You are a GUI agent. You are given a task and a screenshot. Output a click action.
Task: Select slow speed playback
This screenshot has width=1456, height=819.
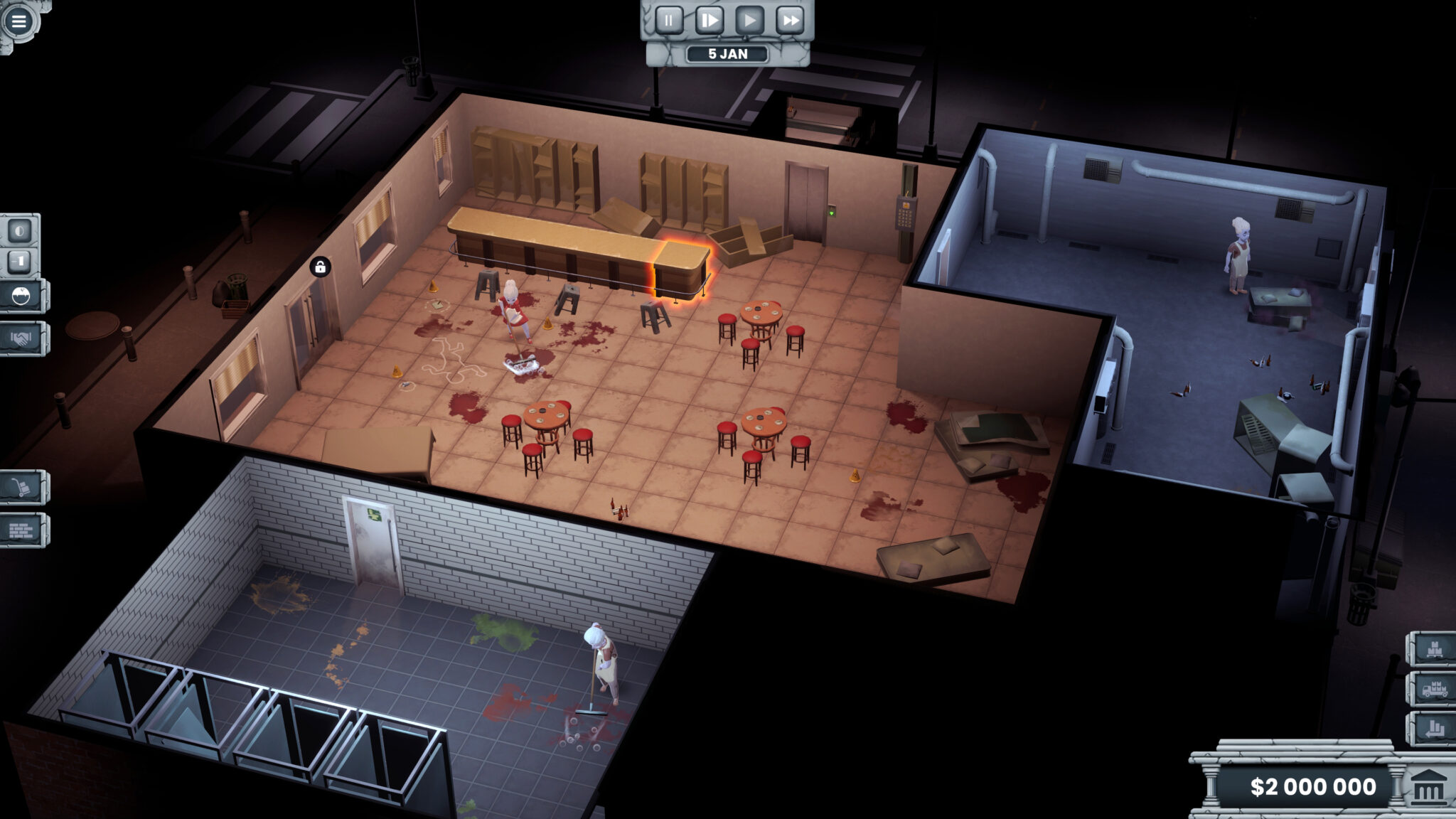(x=709, y=20)
